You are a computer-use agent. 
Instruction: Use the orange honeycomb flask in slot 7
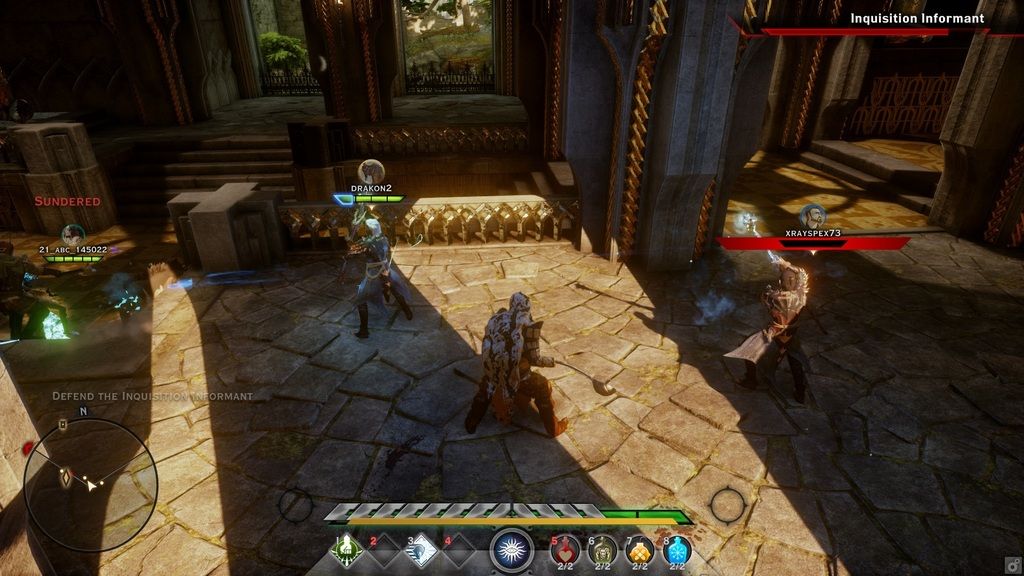click(640, 549)
